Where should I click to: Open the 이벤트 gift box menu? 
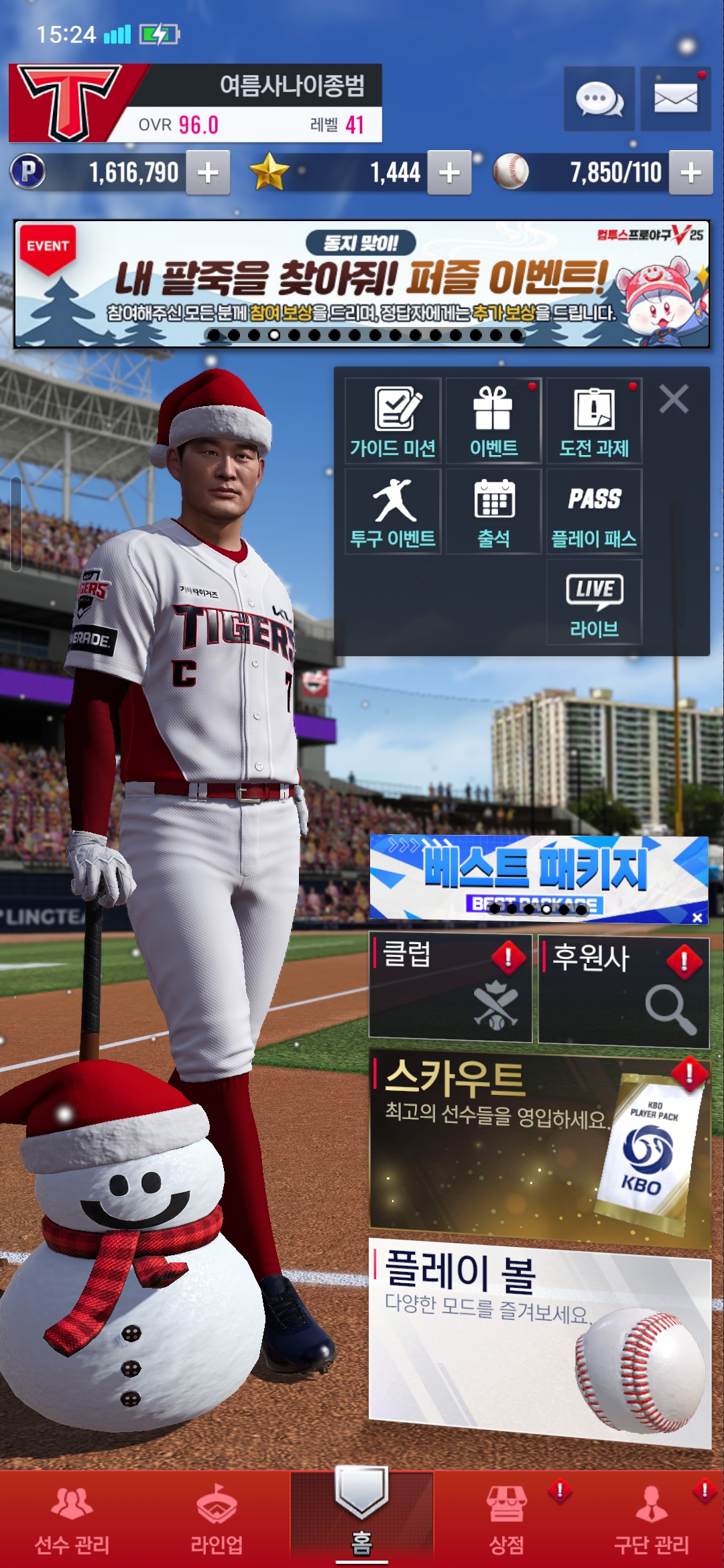pyautogui.click(x=493, y=421)
